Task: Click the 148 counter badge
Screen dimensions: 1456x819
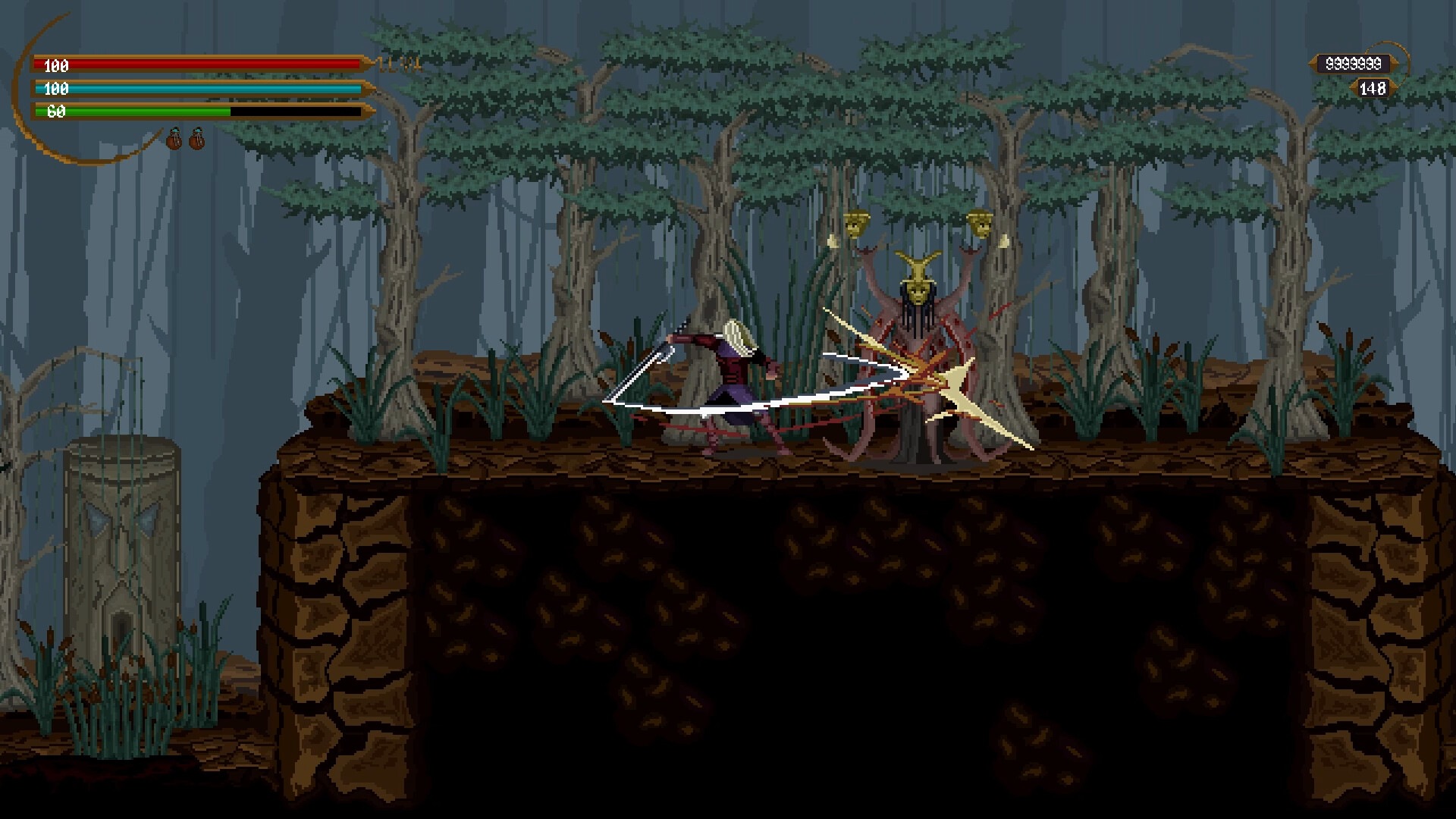Action: [x=1373, y=89]
